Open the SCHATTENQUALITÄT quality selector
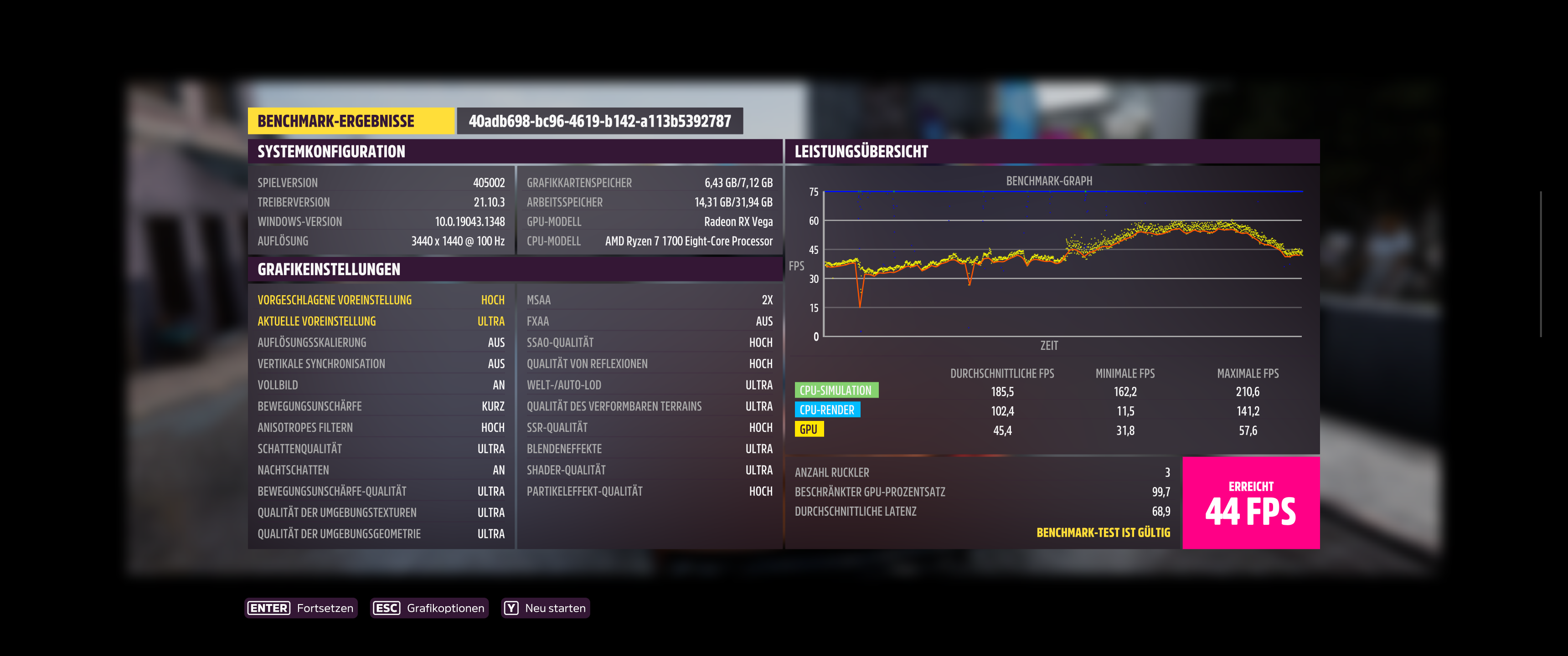 [382, 448]
